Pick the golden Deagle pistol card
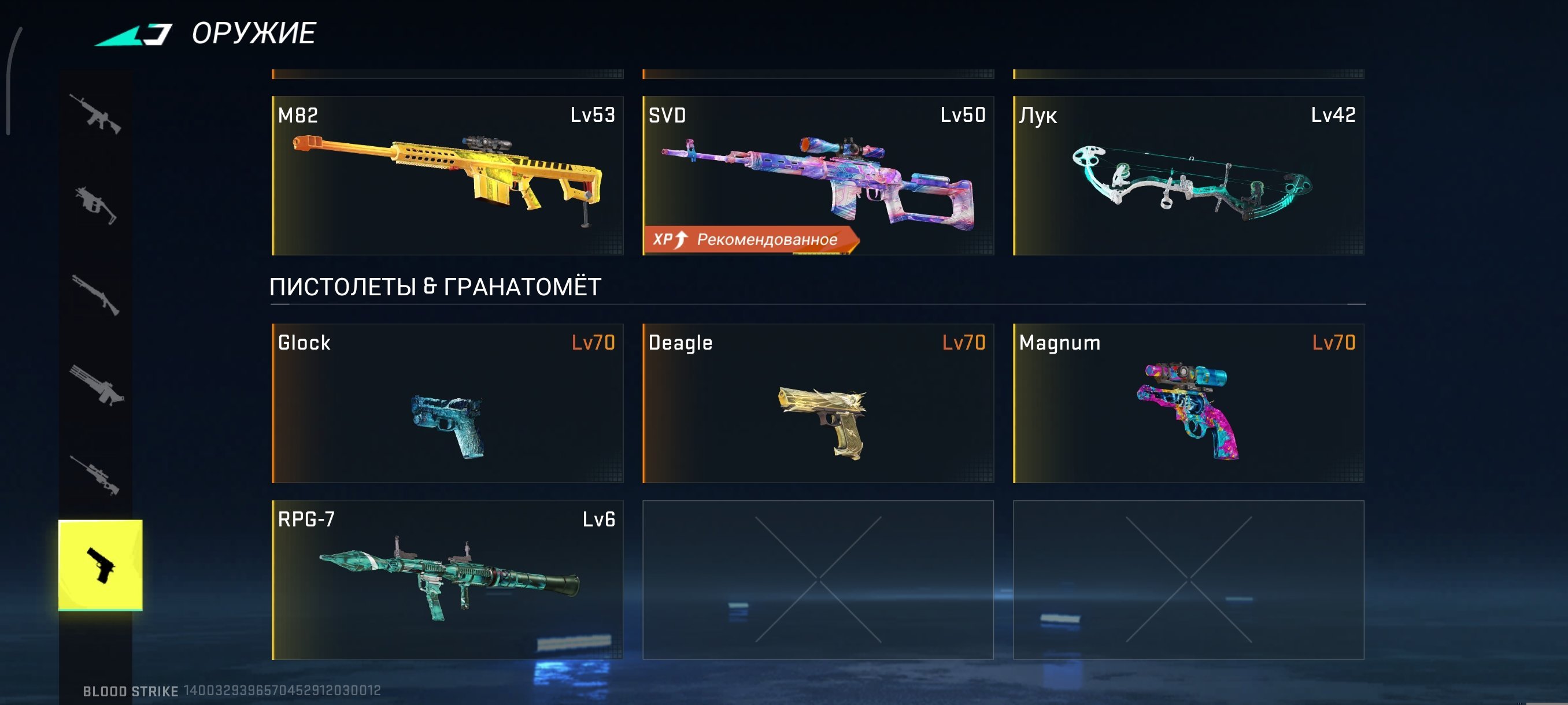The image size is (1568, 705). click(818, 403)
